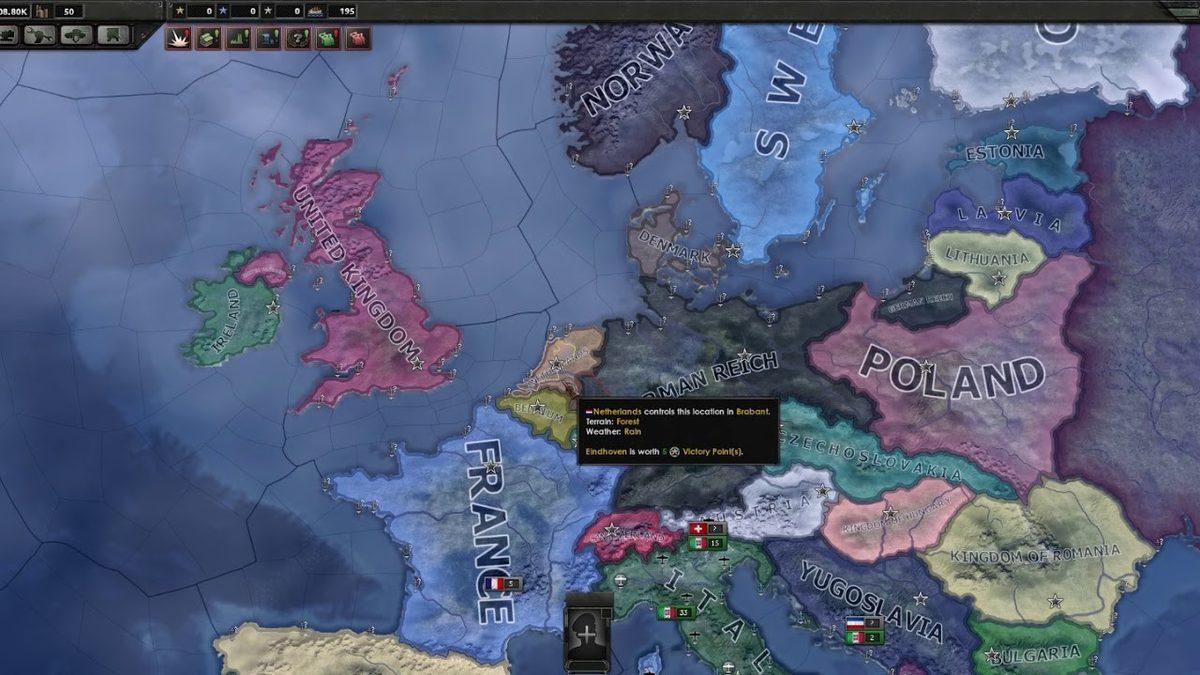Click the white explosion alert icon
Image resolution: width=1200 pixels, height=675 pixels.
pyautogui.click(x=179, y=38)
